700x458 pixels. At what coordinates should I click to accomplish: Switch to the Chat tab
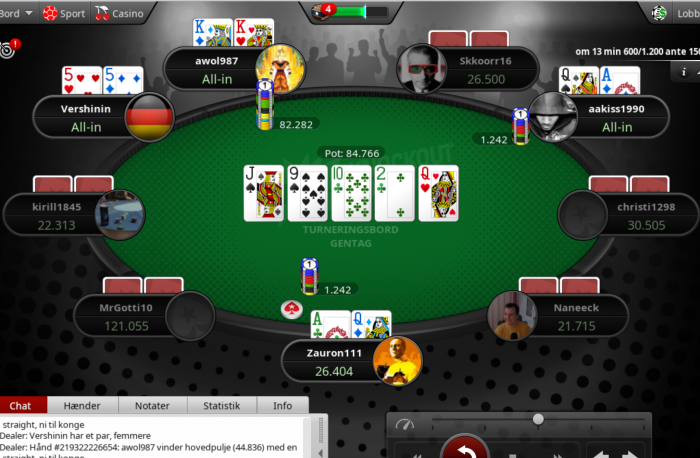[20, 405]
